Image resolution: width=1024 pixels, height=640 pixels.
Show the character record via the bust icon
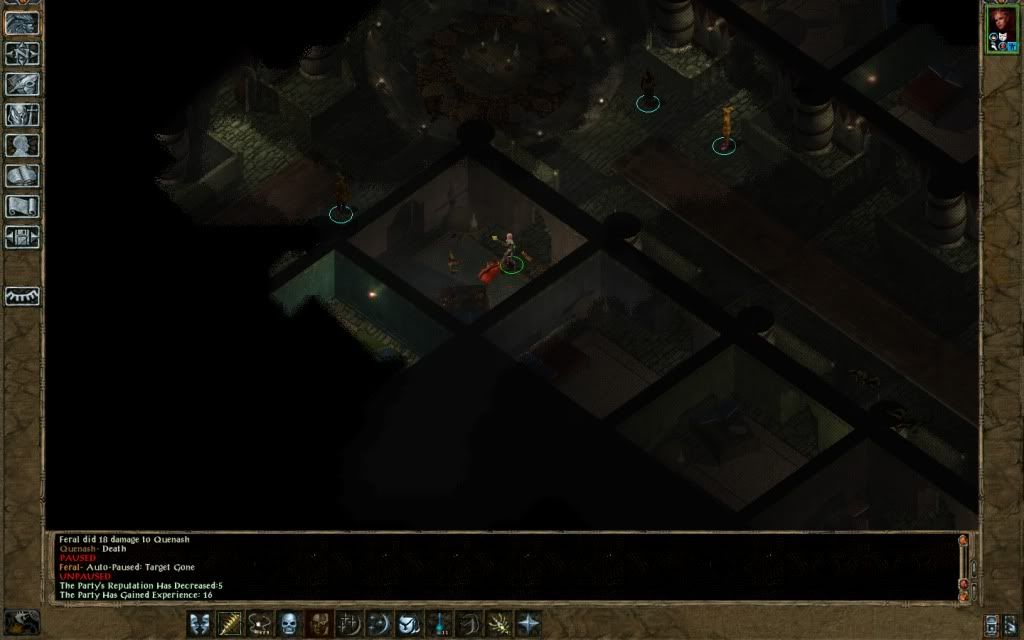point(22,146)
